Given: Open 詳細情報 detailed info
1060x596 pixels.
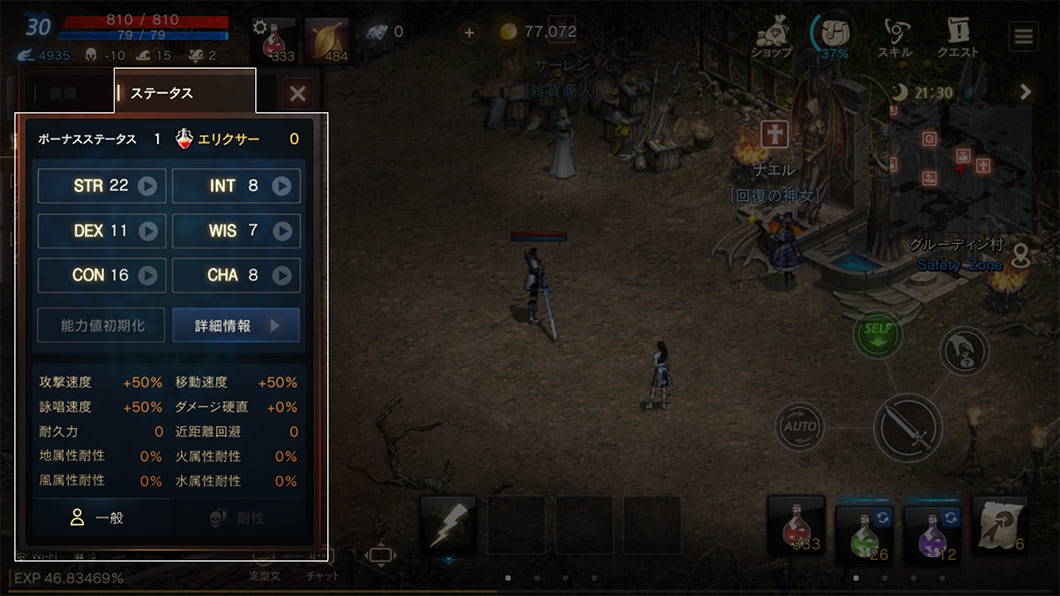Looking at the screenshot, I should tap(236, 326).
